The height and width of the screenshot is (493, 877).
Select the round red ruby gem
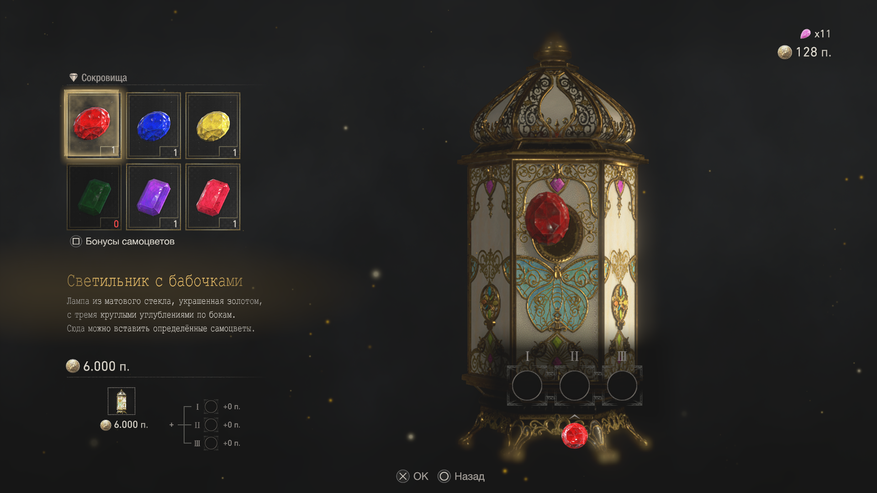[93, 125]
